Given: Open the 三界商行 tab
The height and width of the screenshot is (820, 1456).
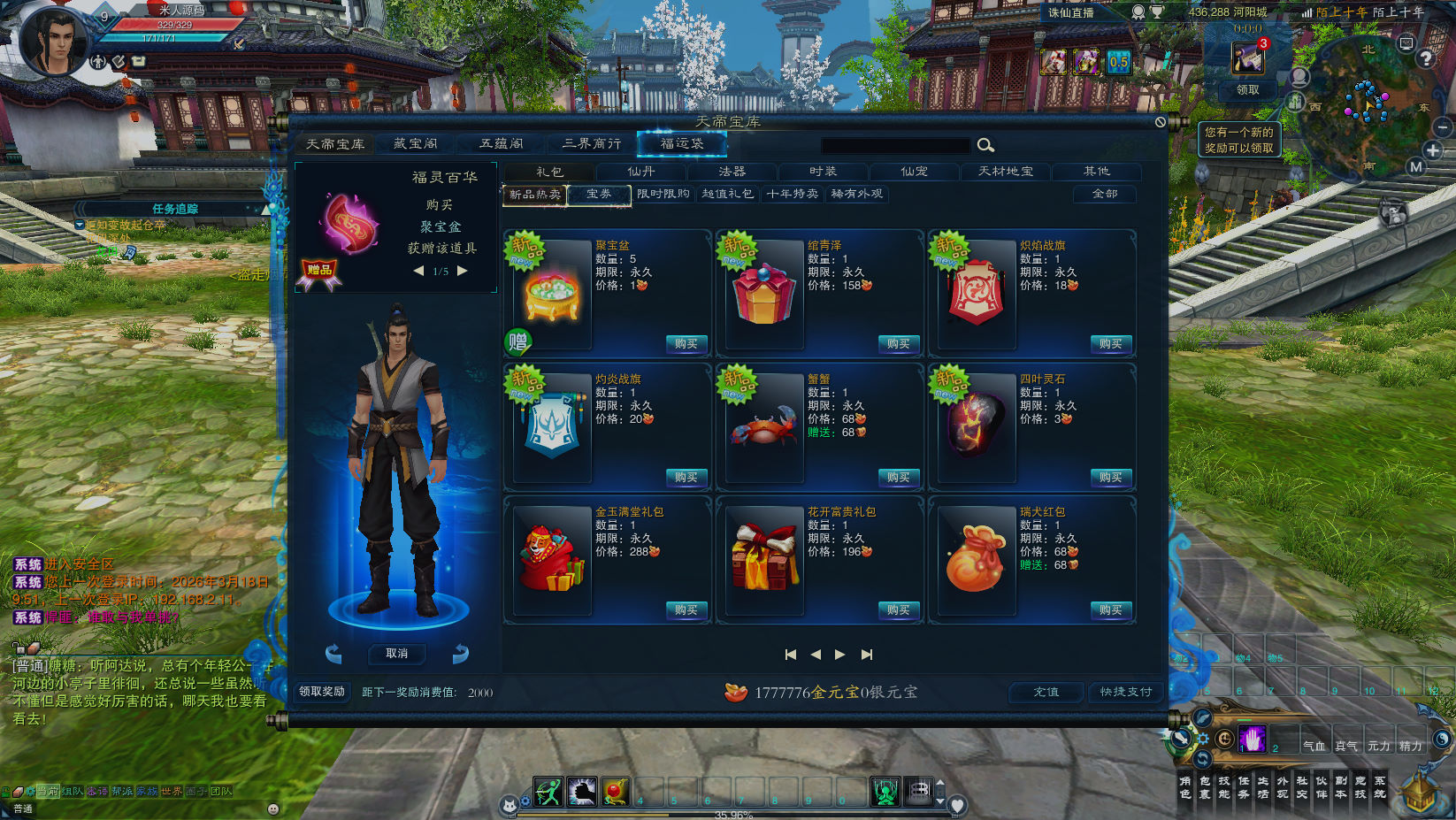Looking at the screenshot, I should click(592, 143).
